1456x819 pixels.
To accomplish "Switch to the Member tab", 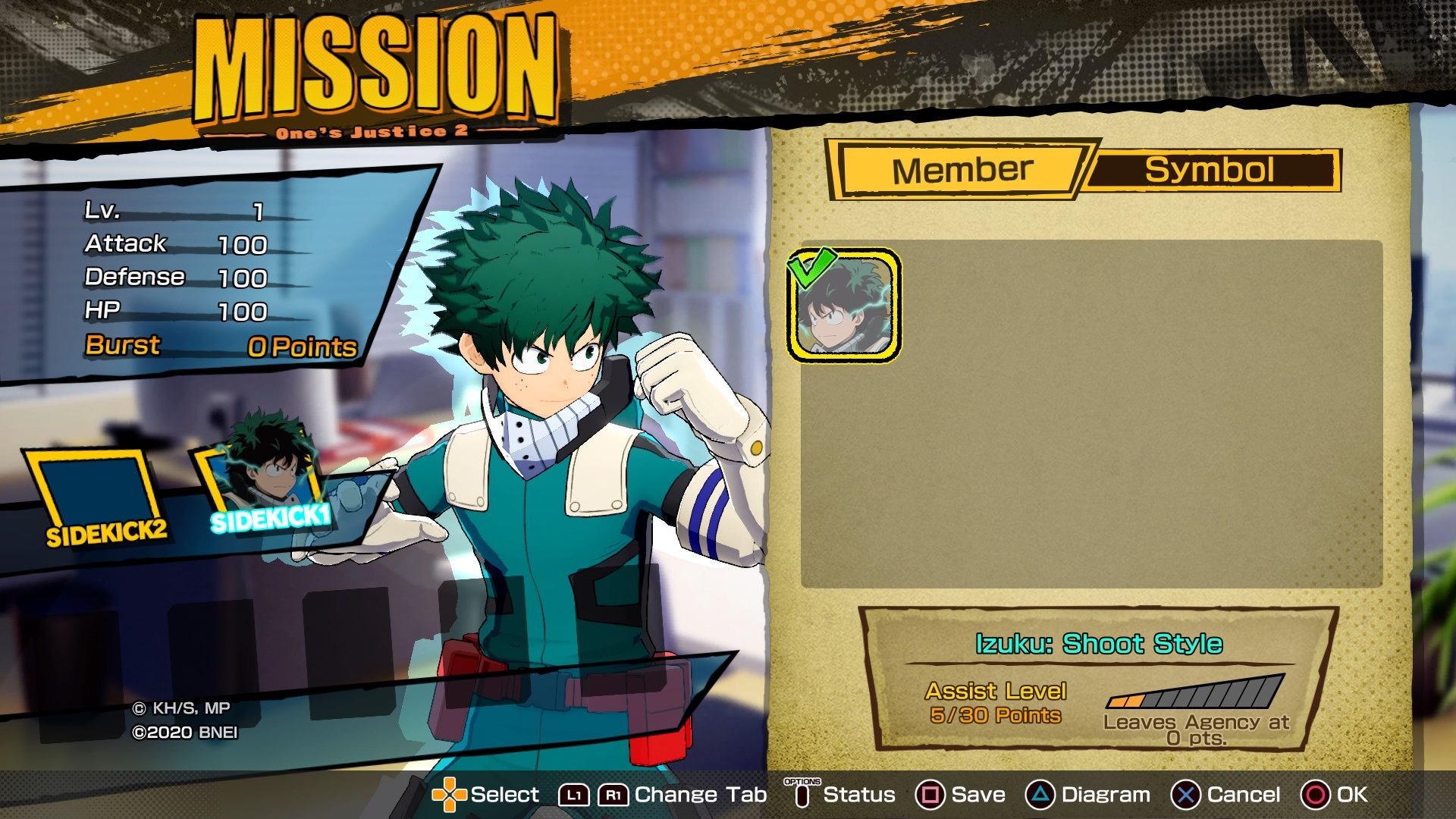I will pyautogui.click(x=962, y=170).
